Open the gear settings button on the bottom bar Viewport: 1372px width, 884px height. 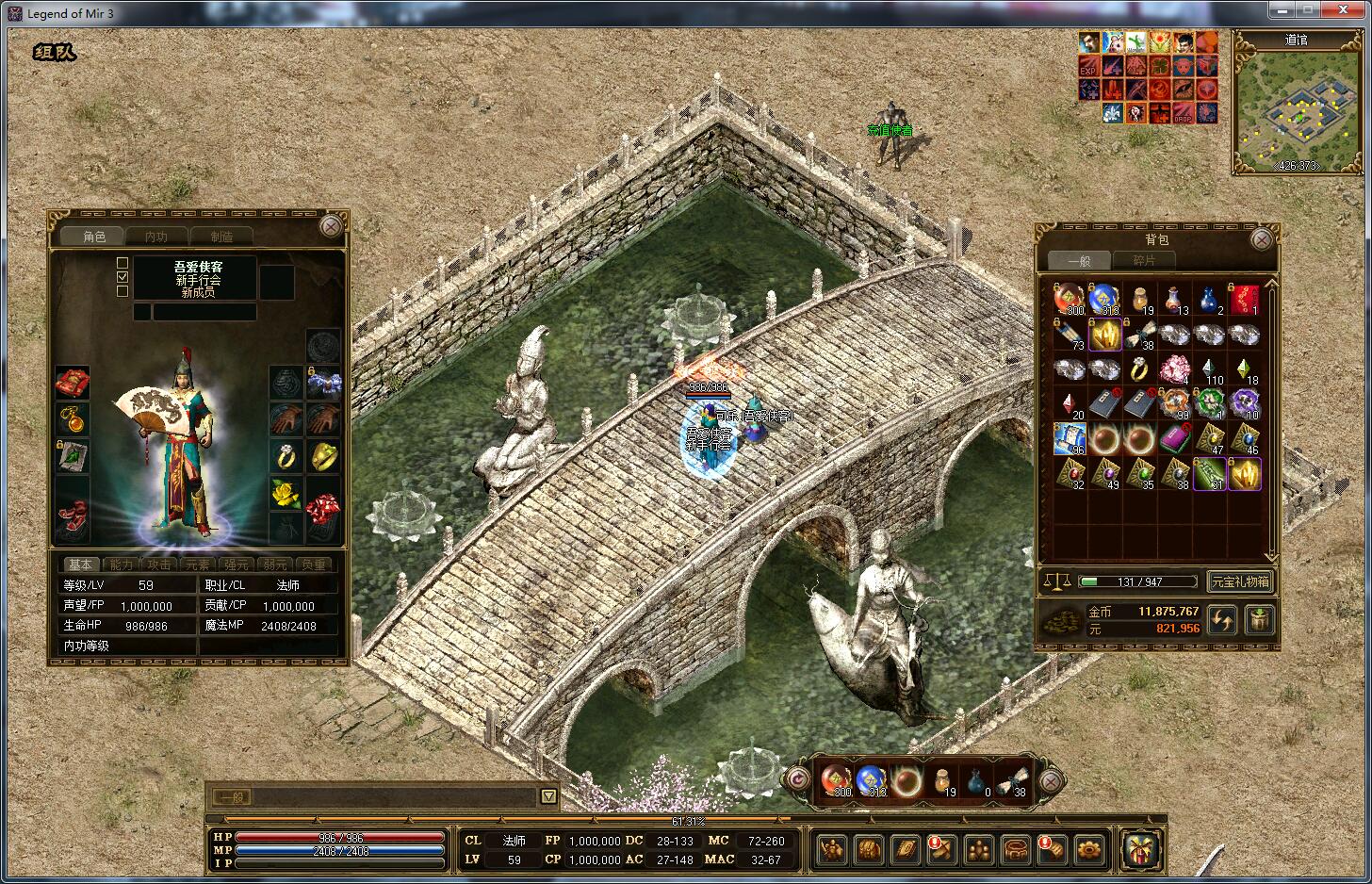coord(1088,849)
